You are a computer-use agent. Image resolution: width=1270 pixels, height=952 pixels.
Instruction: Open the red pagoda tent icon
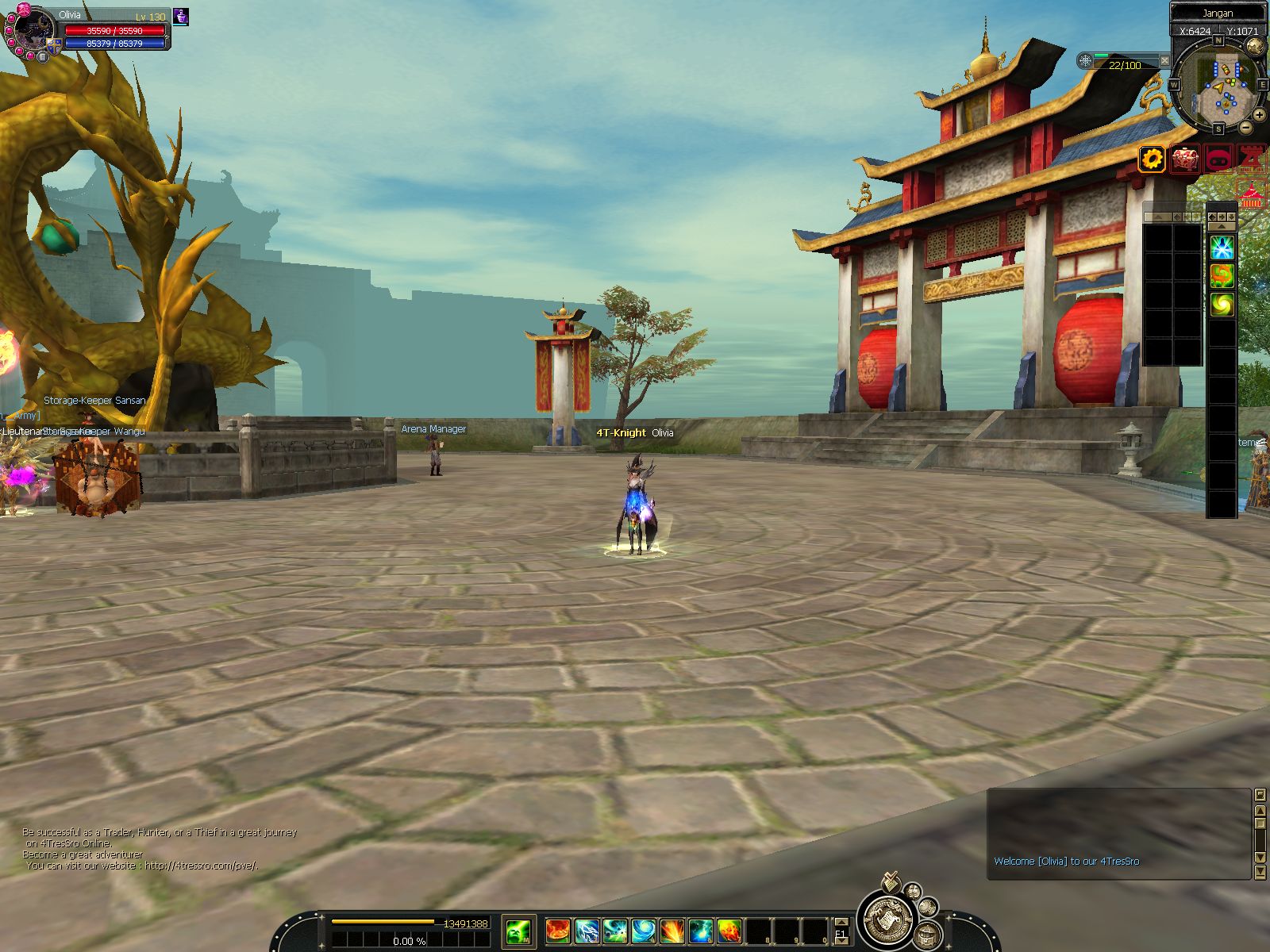click(x=1252, y=195)
